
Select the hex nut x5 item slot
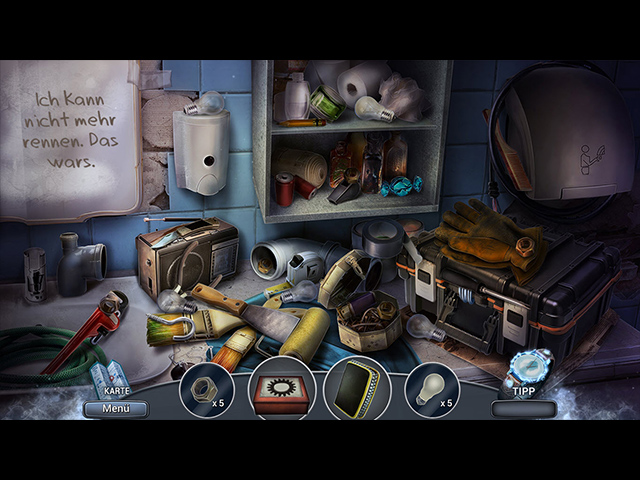coord(206,389)
